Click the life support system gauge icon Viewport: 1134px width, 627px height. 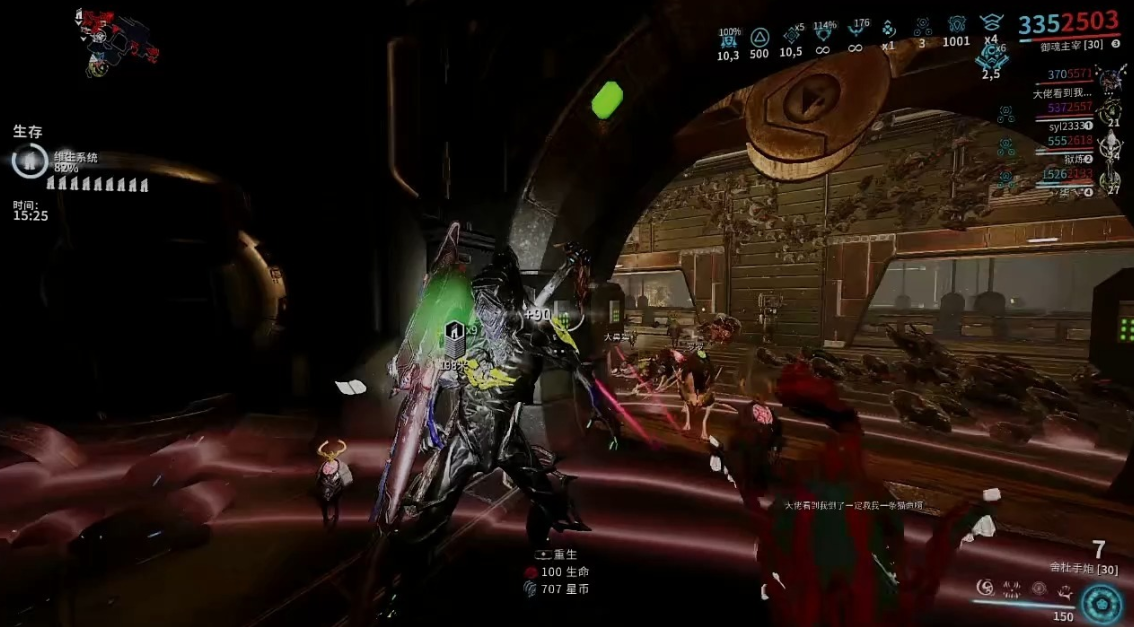click(x=29, y=160)
